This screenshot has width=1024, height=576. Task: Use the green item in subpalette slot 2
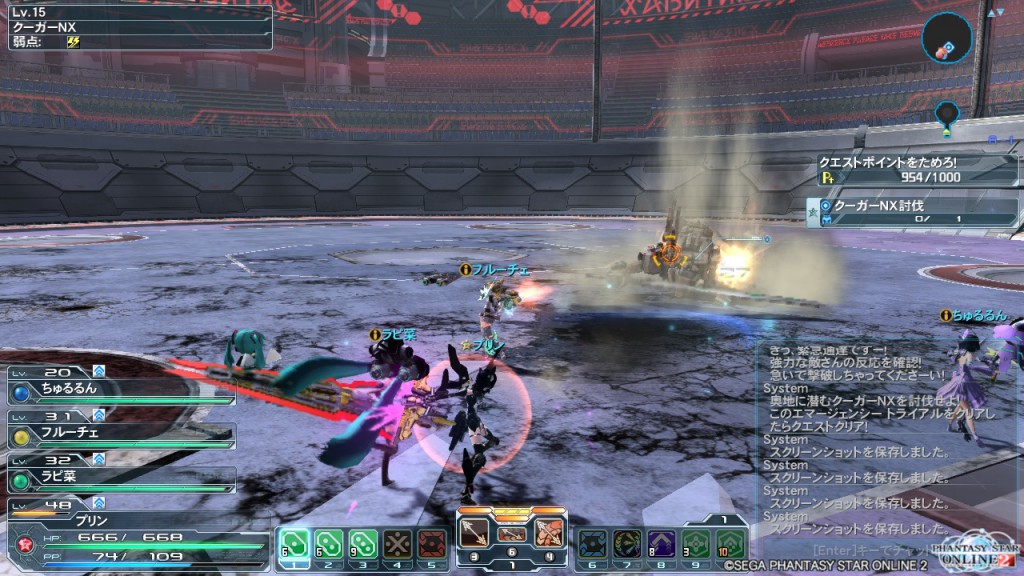pos(328,544)
